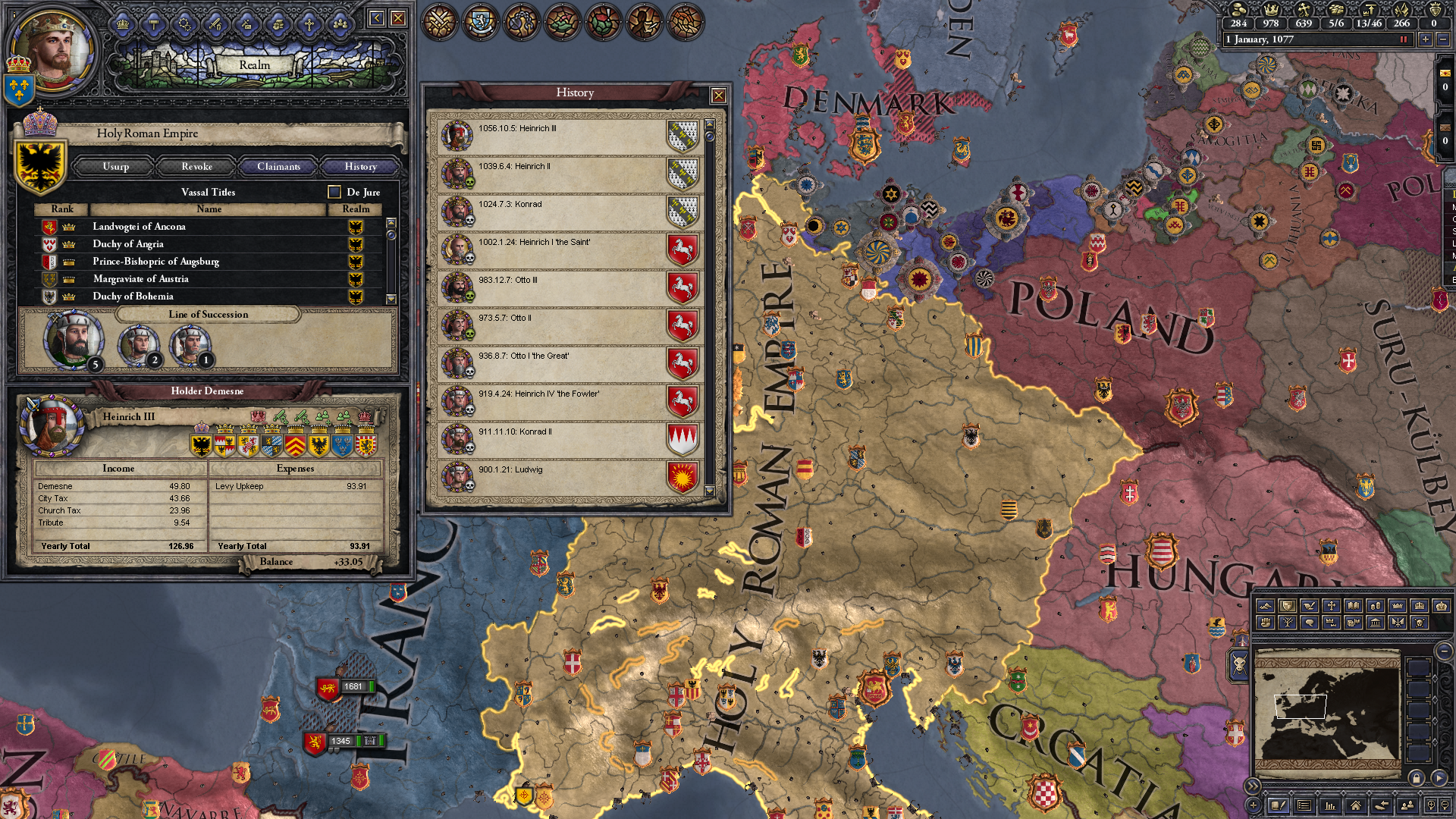Click the prestige crown icon showing 978
The image size is (1456, 819).
coord(1272,11)
